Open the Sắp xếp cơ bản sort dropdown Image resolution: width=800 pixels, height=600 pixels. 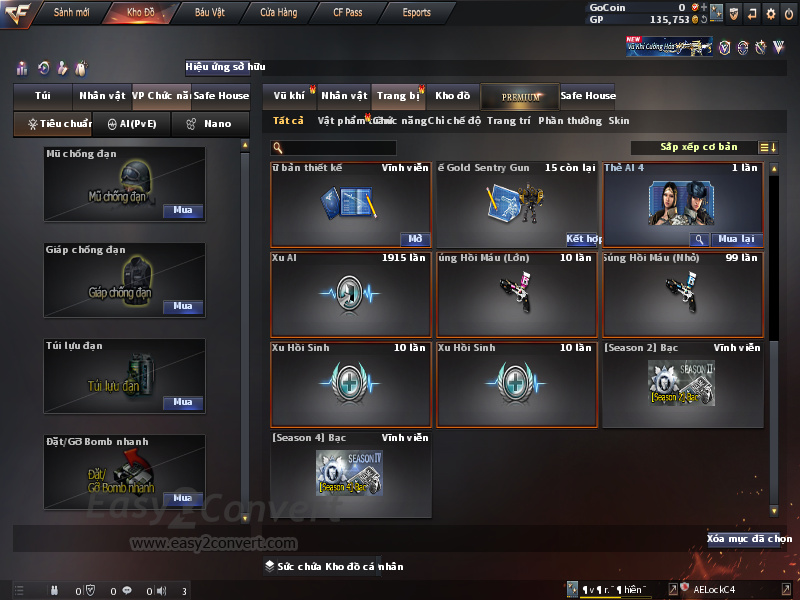tap(698, 147)
